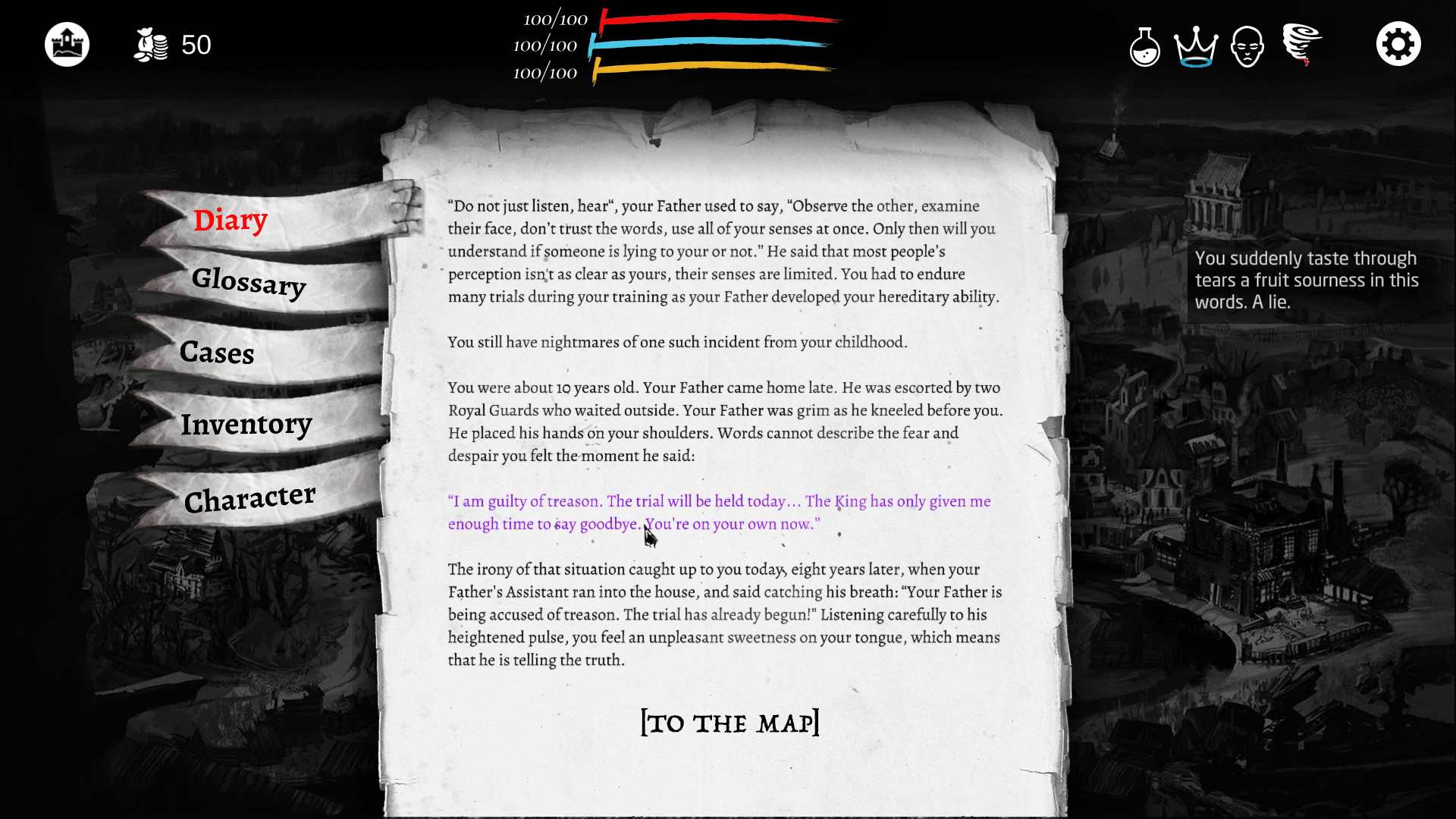Viewport: 1456px width, 819px height.
Task: Select the Inventory banner
Action: tap(246, 425)
